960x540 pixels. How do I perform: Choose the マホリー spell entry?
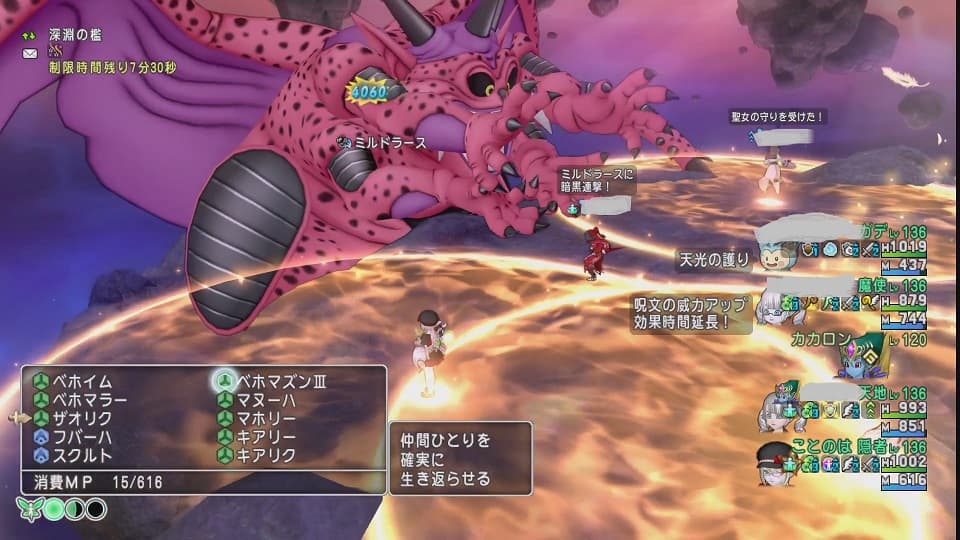(x=265, y=418)
